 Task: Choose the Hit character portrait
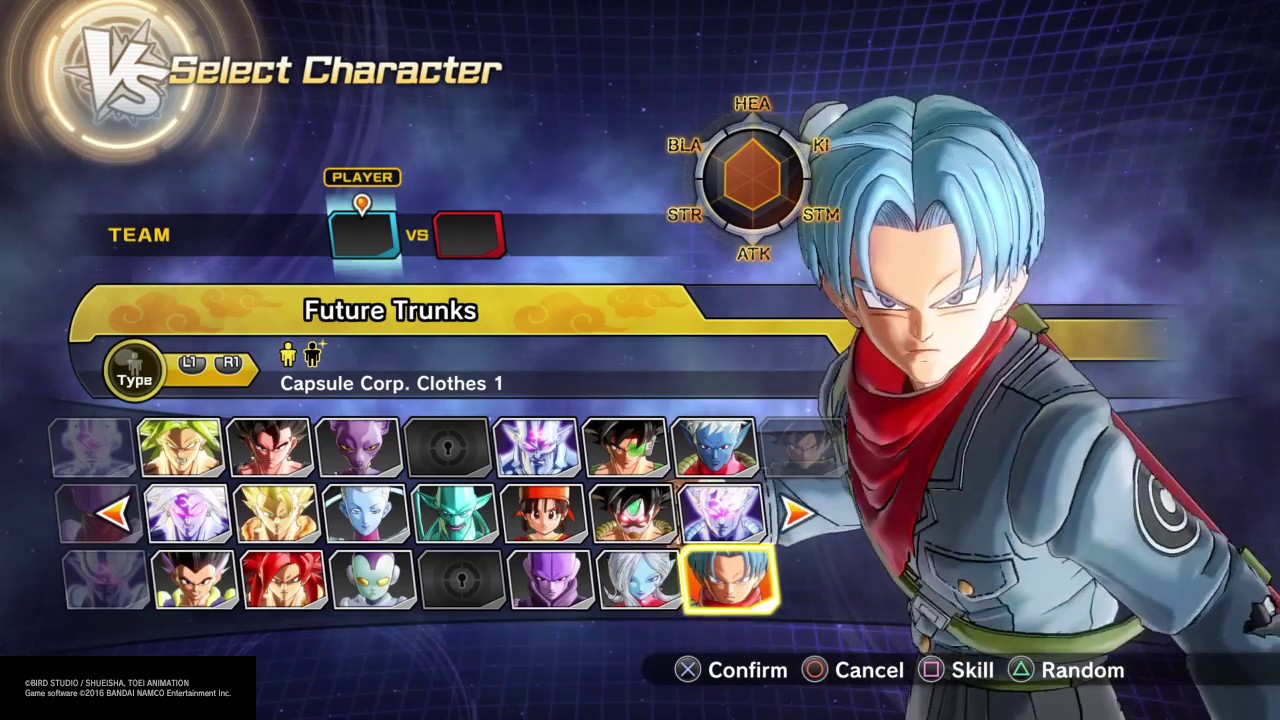click(x=550, y=579)
